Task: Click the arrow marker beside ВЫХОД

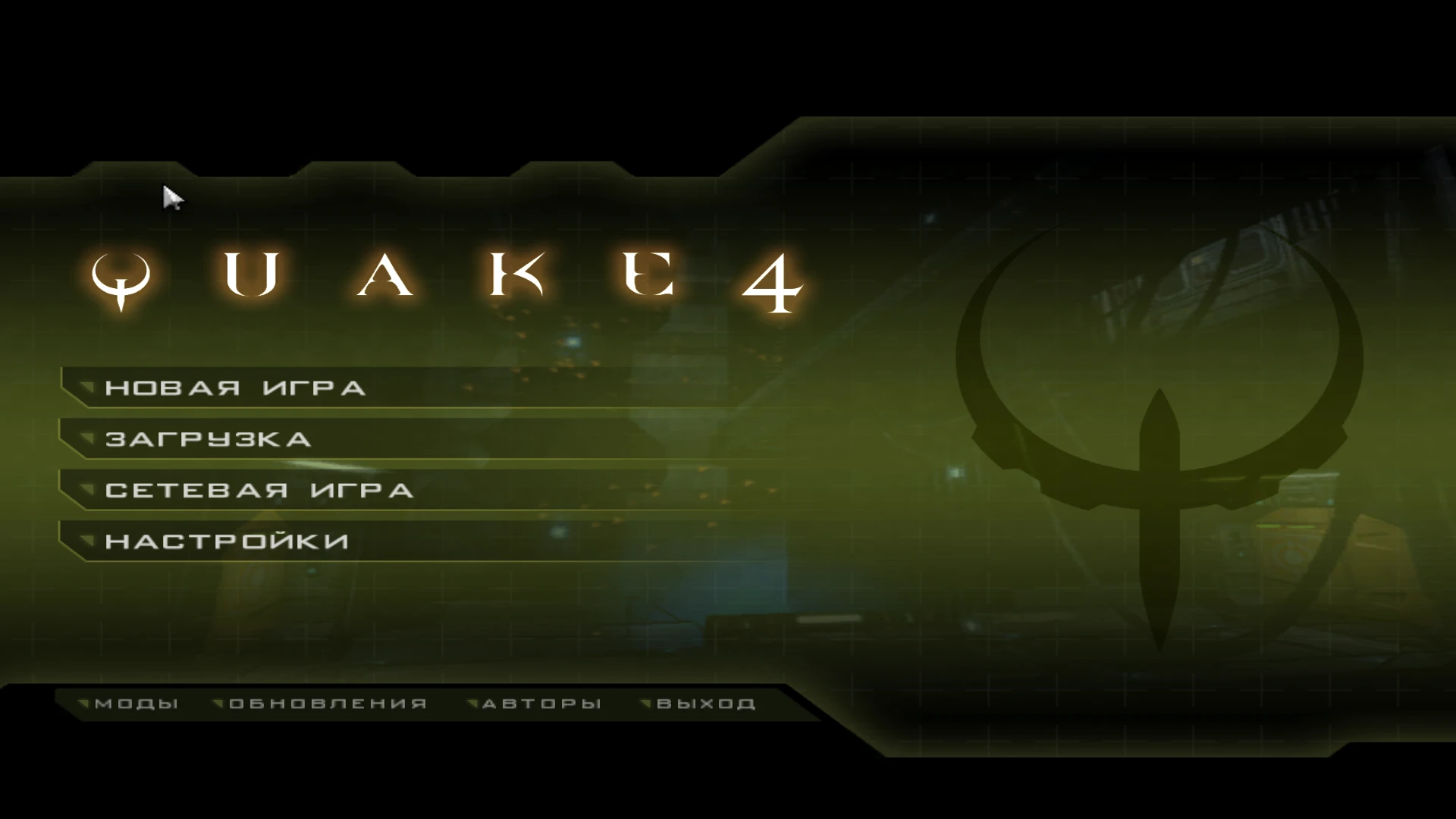Action: pyautogui.click(x=646, y=703)
